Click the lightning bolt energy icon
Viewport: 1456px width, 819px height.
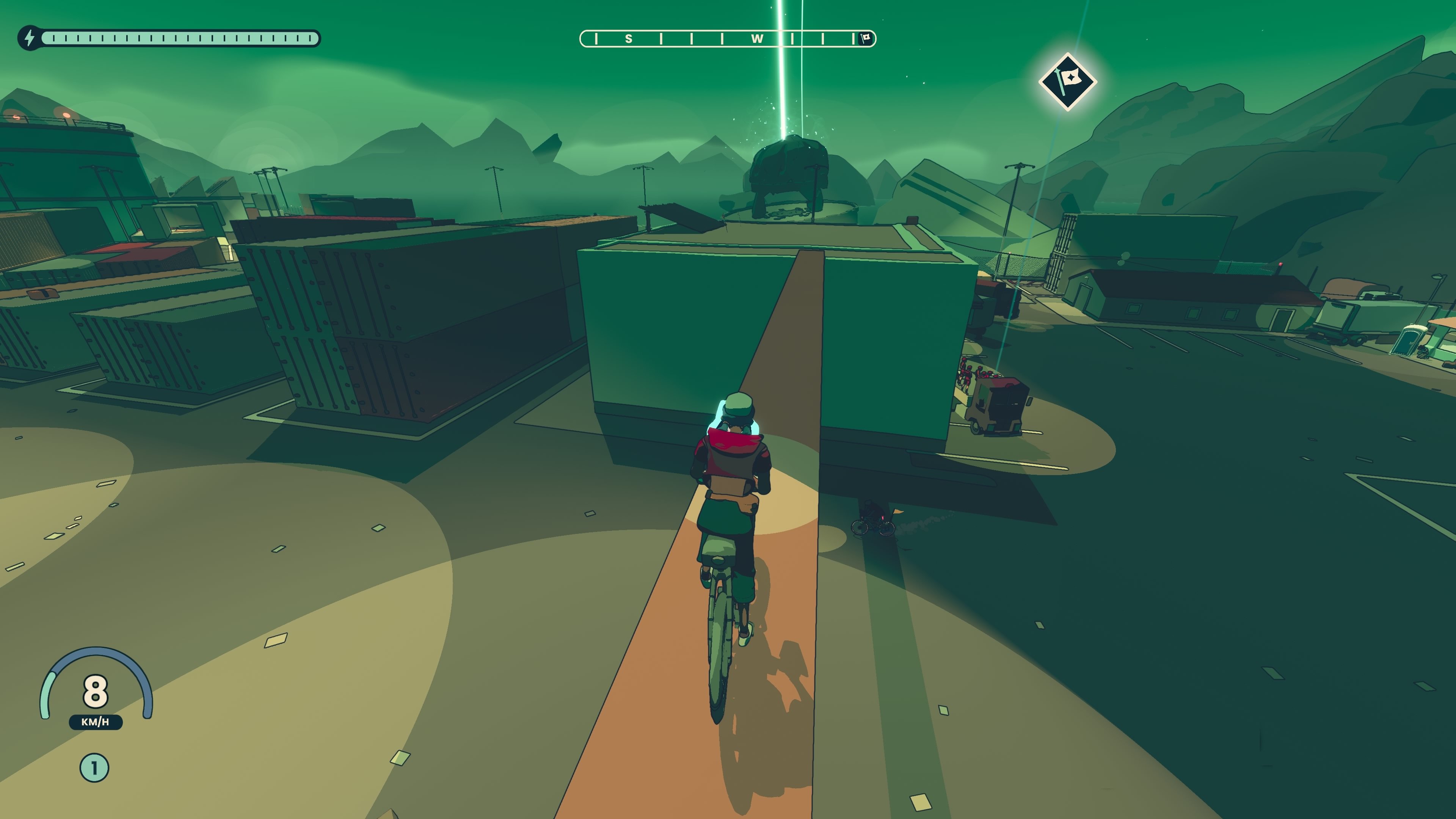point(30,38)
